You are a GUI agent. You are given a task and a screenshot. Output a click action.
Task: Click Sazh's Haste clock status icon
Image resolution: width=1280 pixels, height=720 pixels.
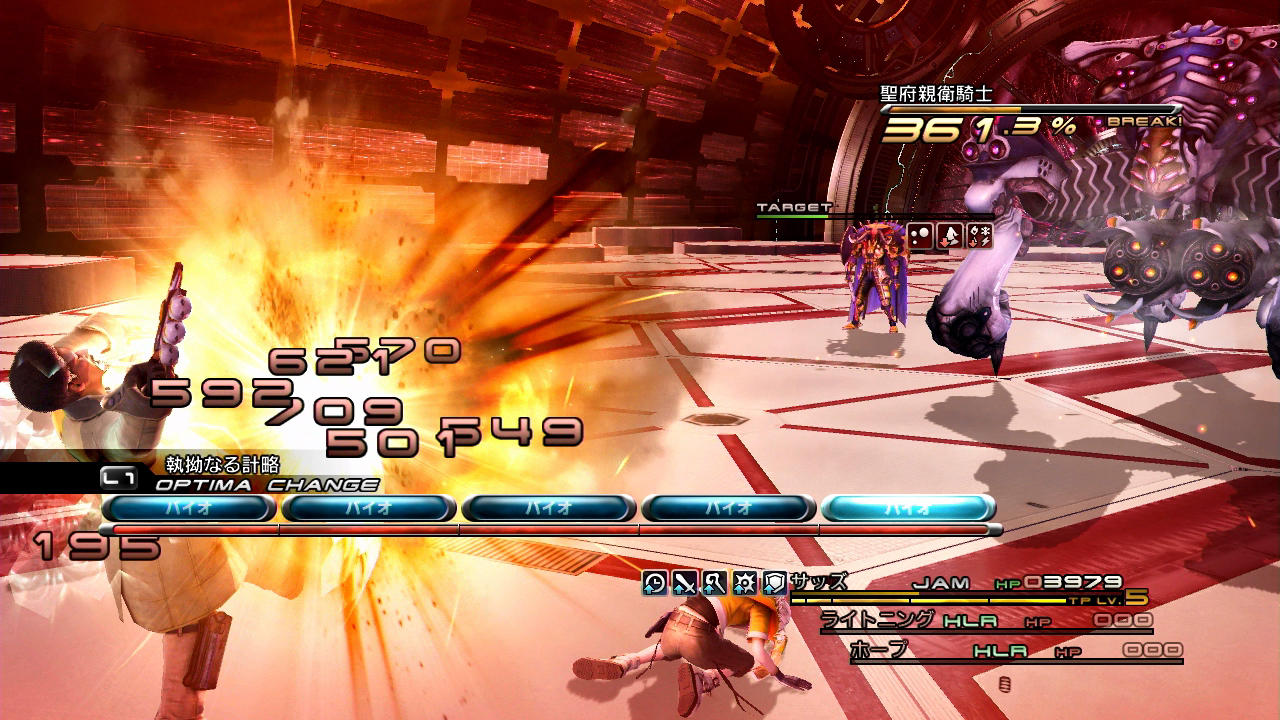(654, 583)
